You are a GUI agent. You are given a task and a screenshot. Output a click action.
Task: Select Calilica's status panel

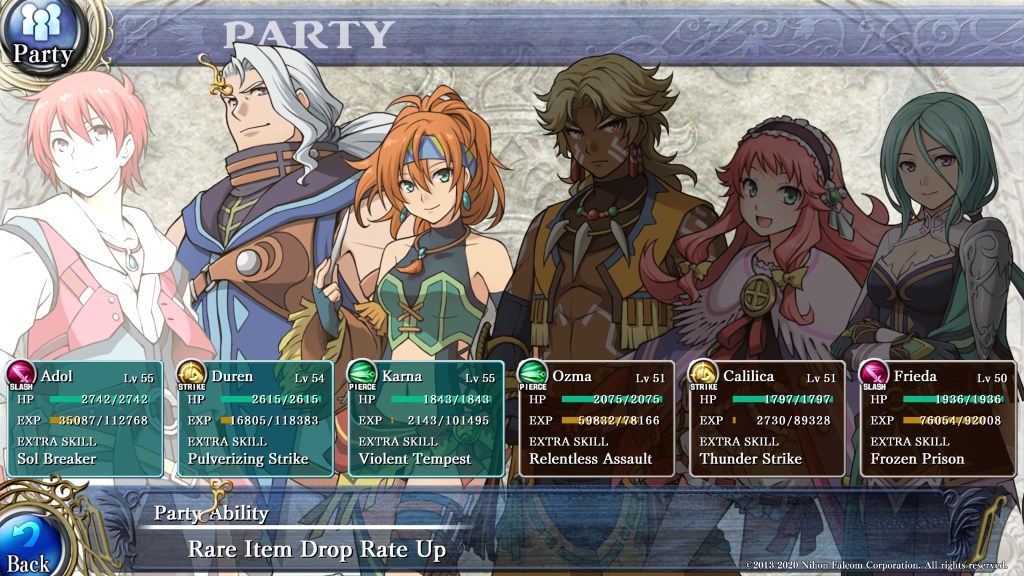tap(767, 418)
